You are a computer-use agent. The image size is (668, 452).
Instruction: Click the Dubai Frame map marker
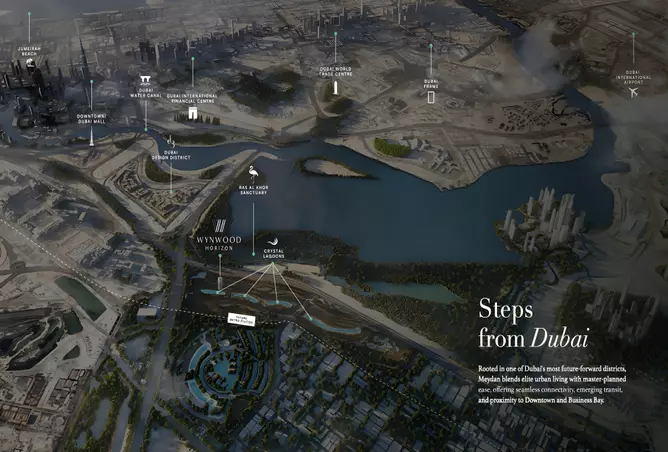[x=431, y=97]
